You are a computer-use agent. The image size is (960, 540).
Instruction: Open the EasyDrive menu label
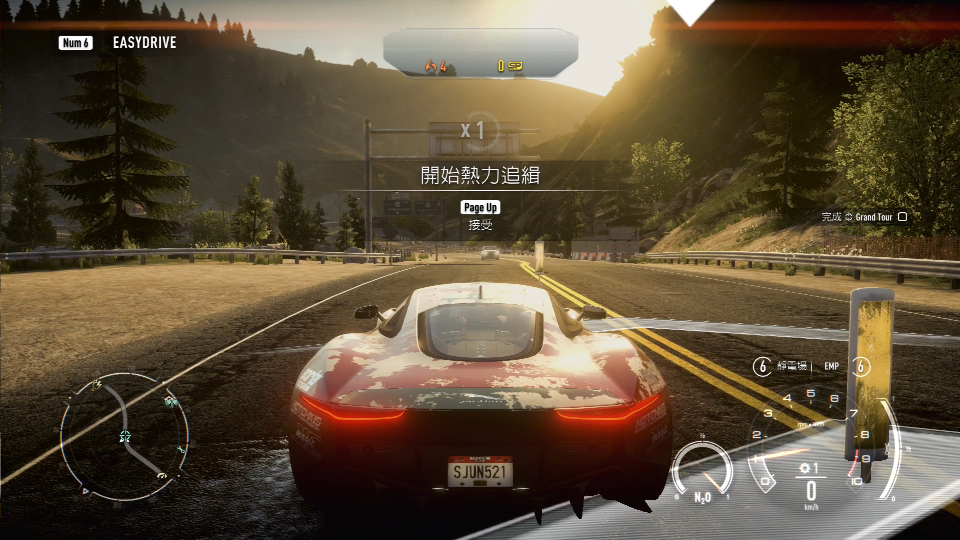[x=146, y=43]
